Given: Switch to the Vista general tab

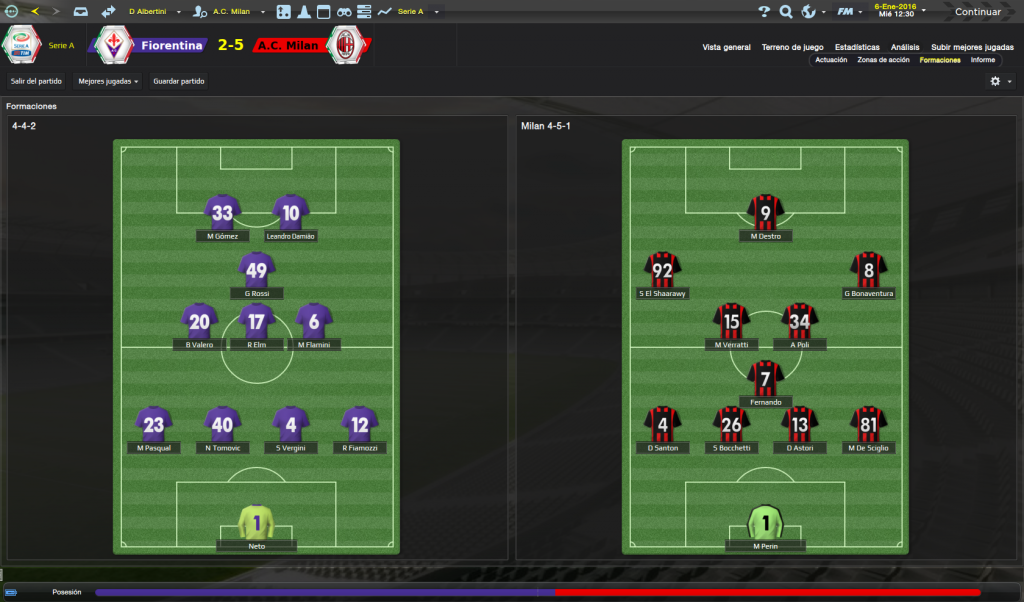Looking at the screenshot, I should click(x=726, y=47).
